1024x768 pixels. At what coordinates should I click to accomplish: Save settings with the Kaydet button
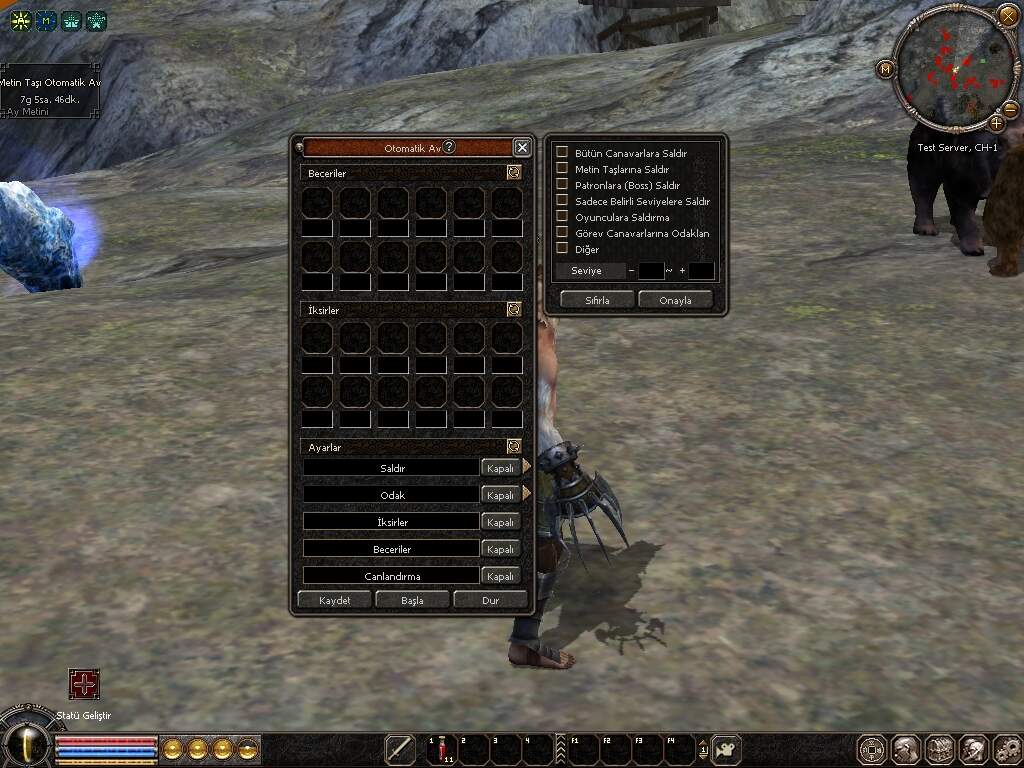335,600
